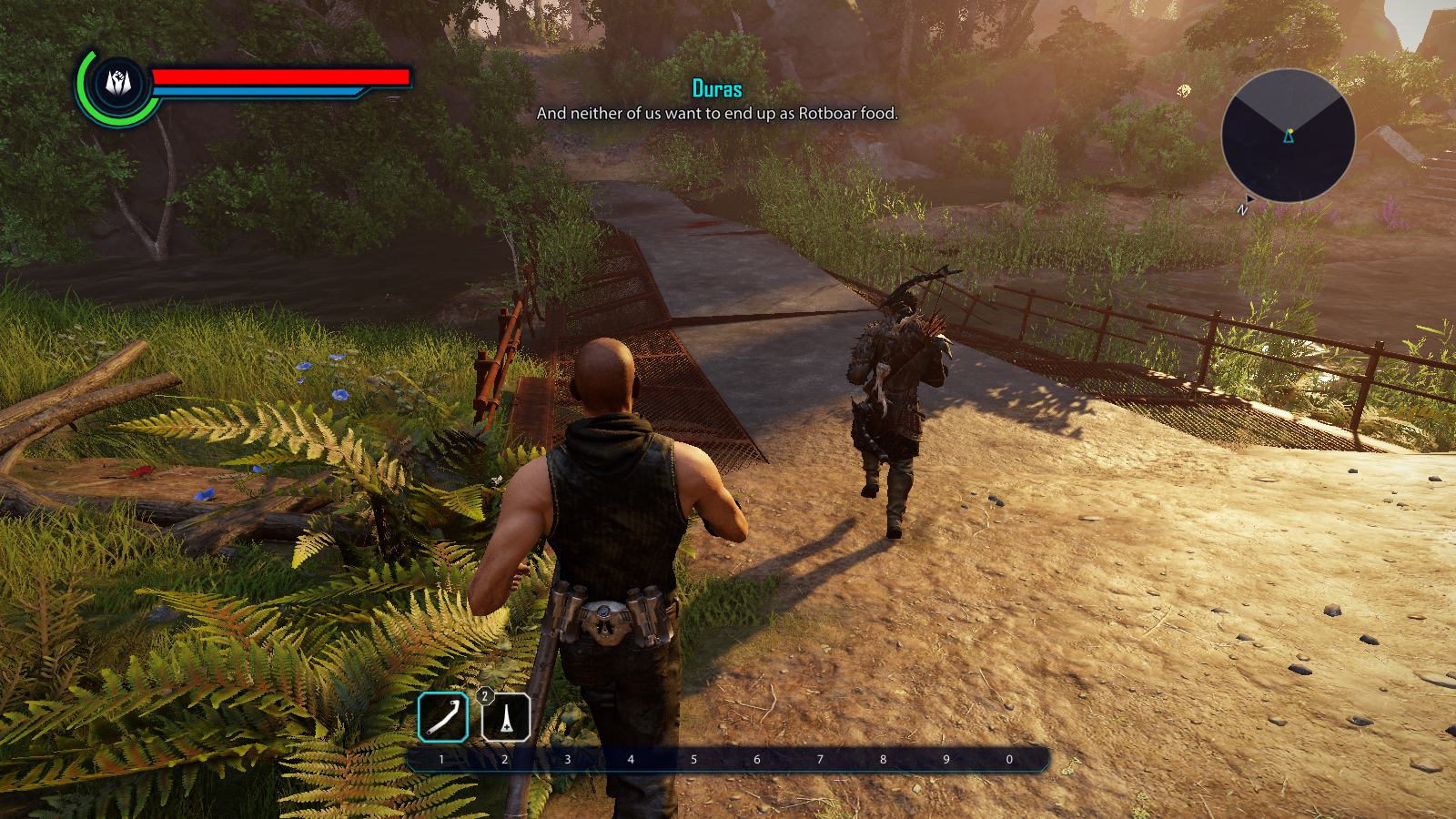Select the second hotbar slot's flare item
1456x819 pixels.
(x=506, y=717)
